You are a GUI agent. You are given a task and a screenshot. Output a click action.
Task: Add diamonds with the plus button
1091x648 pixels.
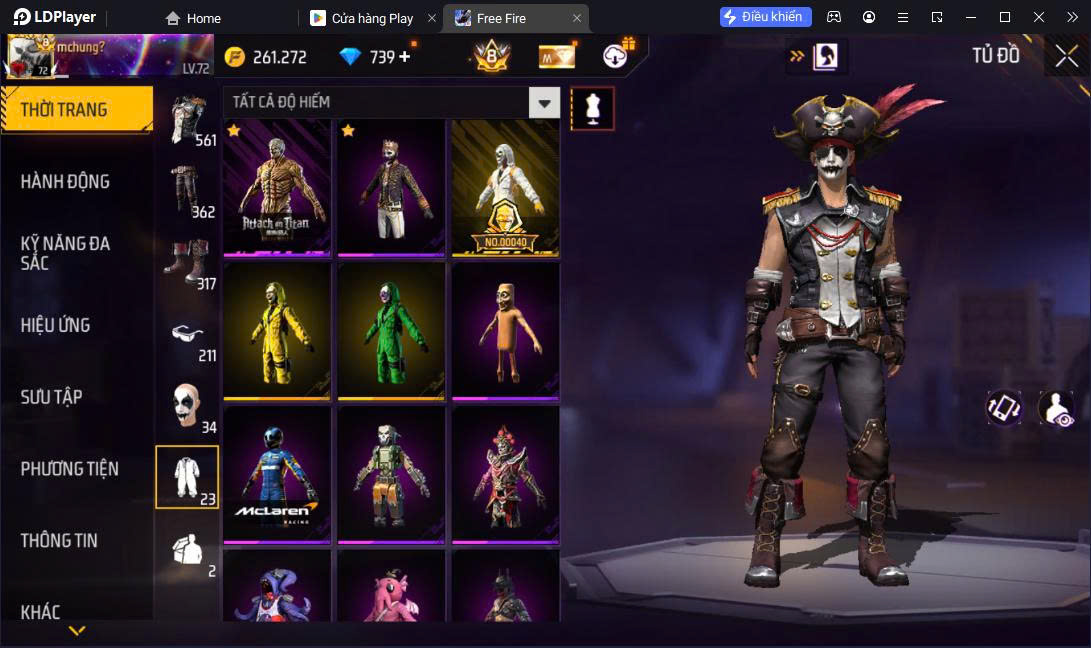pos(404,57)
